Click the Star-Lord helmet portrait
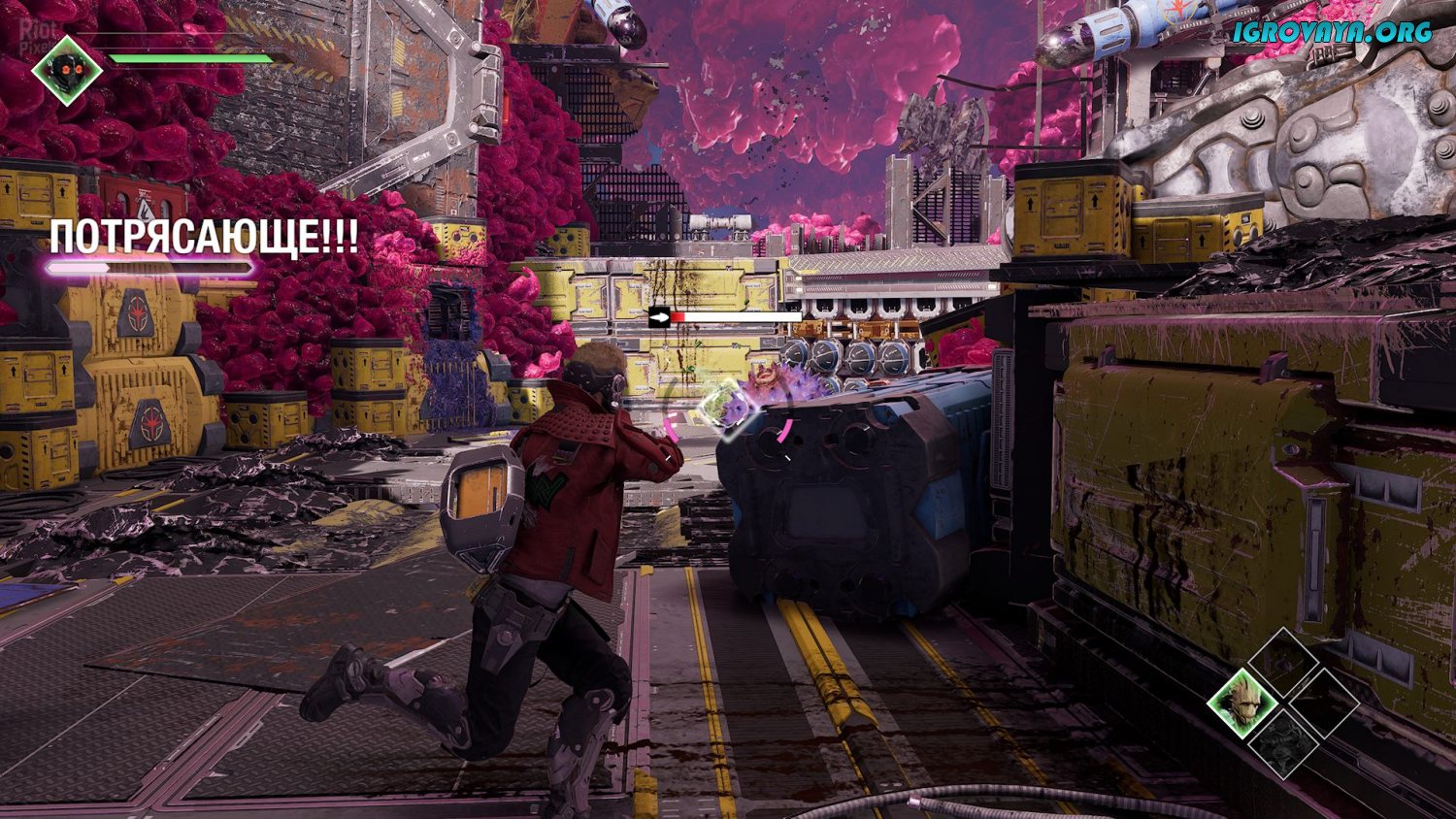Screen dimensions: 1456x819 tap(67, 70)
